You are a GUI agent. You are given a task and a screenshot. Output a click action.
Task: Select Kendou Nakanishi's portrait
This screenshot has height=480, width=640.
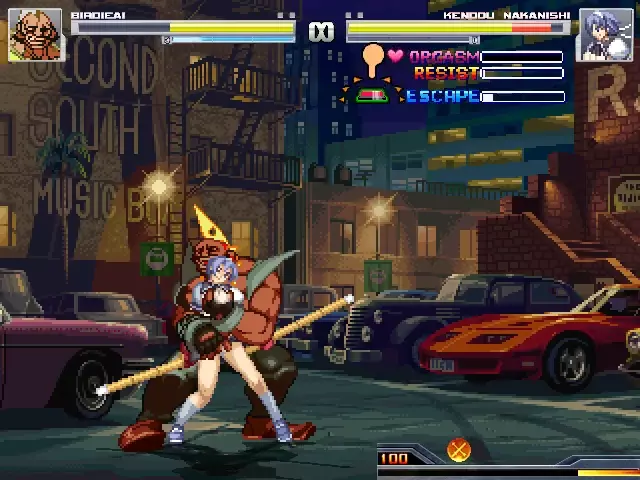coord(603,35)
